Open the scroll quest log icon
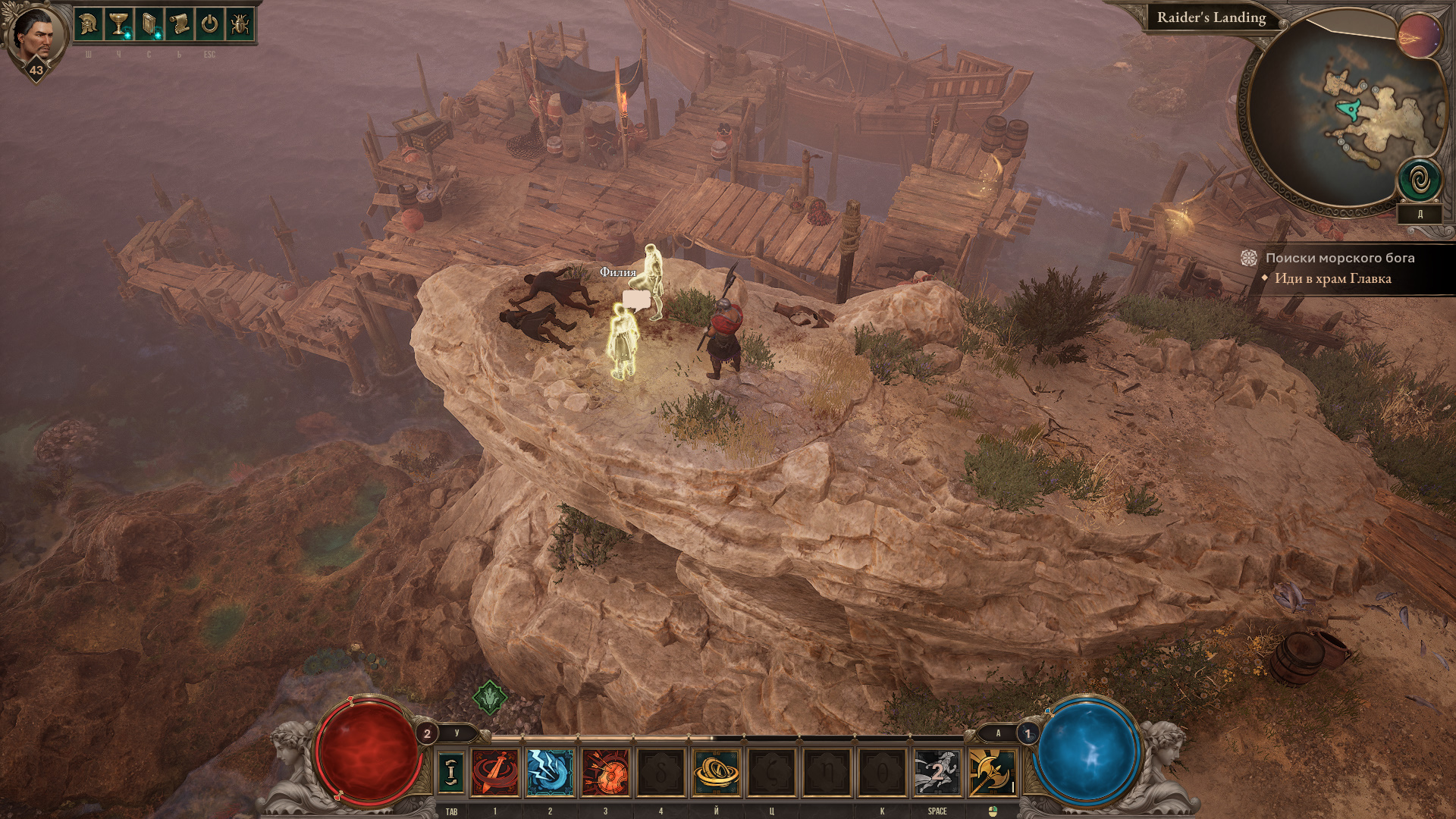Screen dimensions: 1456x819 (x=179, y=24)
